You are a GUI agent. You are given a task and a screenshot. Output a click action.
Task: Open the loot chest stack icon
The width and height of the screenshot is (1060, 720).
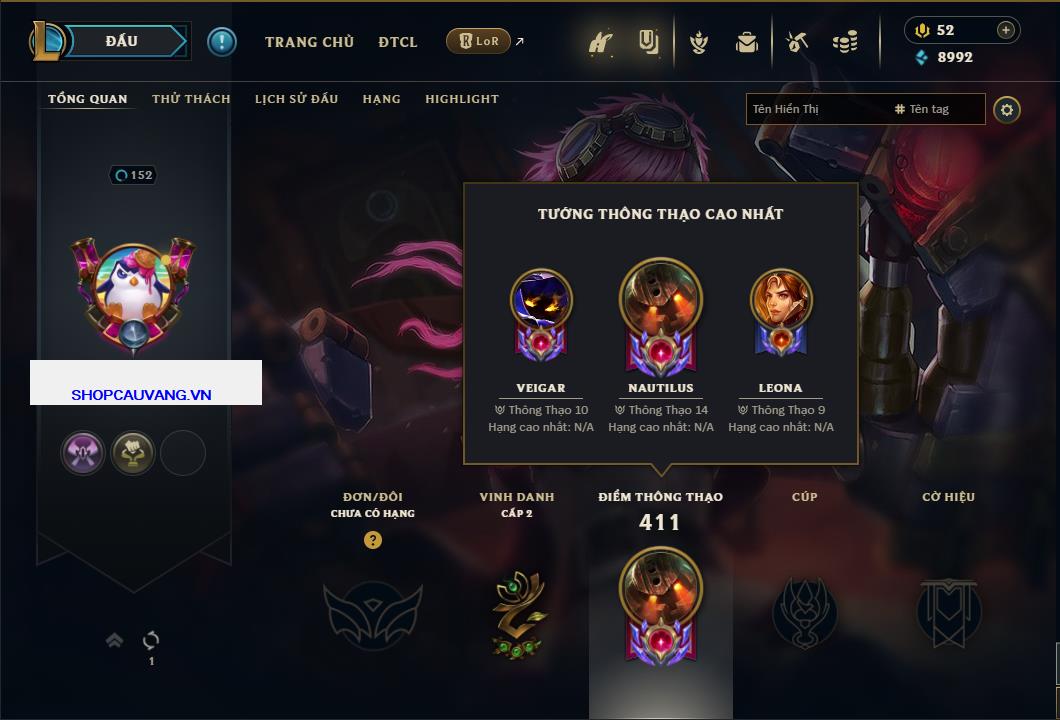click(845, 42)
